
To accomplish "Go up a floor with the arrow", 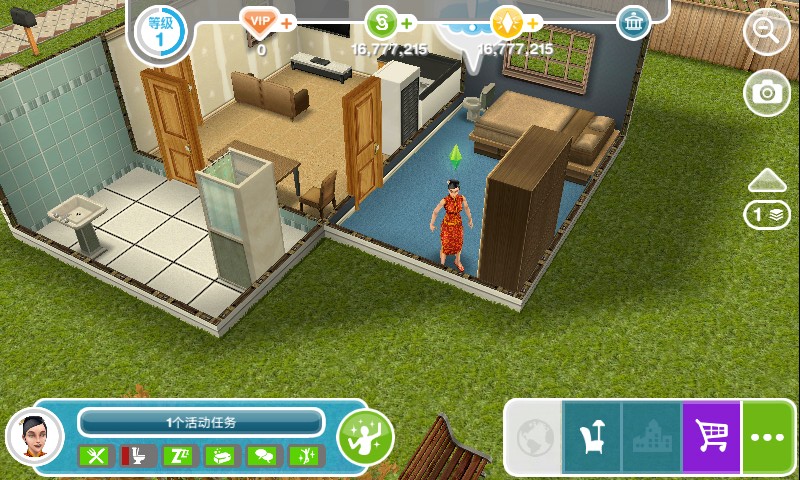I will coord(767,180).
